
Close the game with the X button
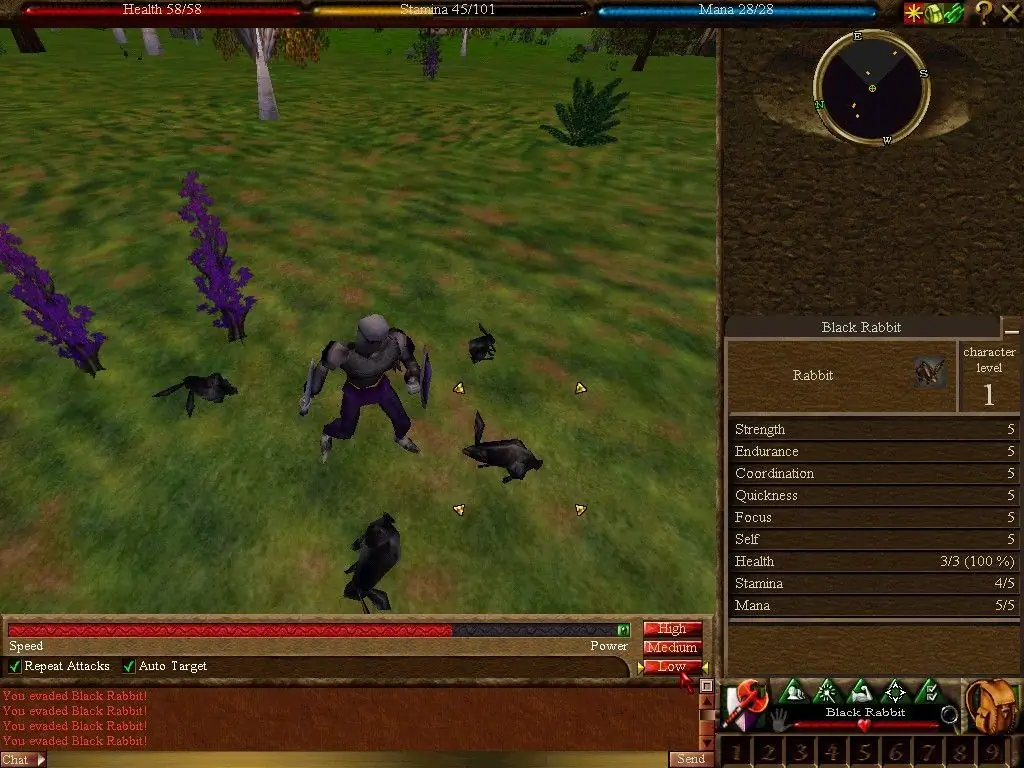[x=1010, y=12]
